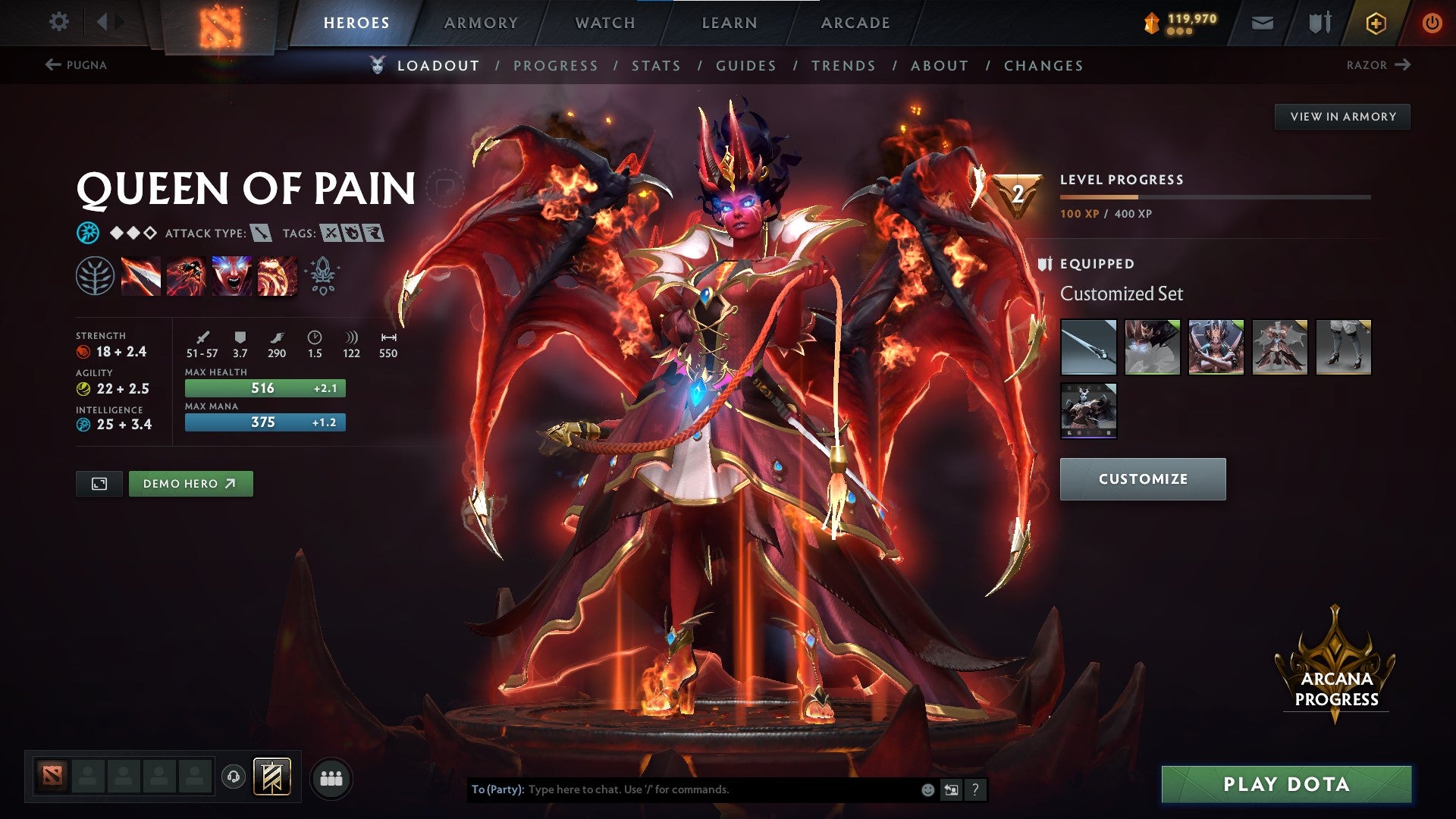The height and width of the screenshot is (819, 1456).
Task: Select the Blink ability icon
Action: [187, 277]
